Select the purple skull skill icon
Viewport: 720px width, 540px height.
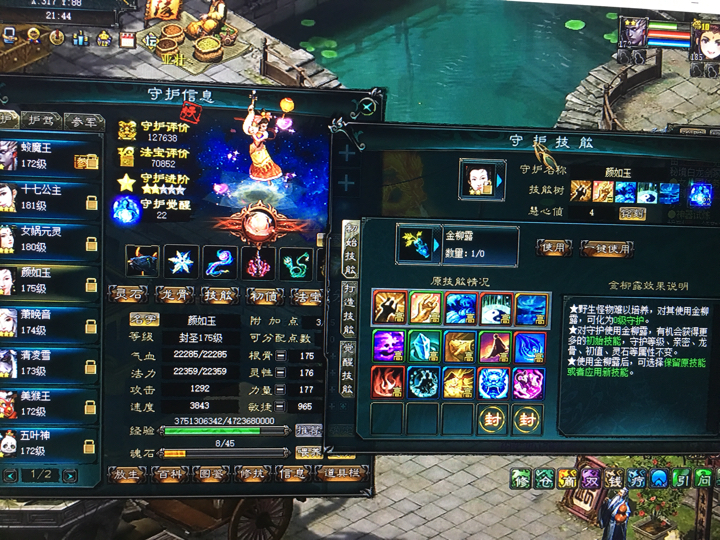[388, 346]
